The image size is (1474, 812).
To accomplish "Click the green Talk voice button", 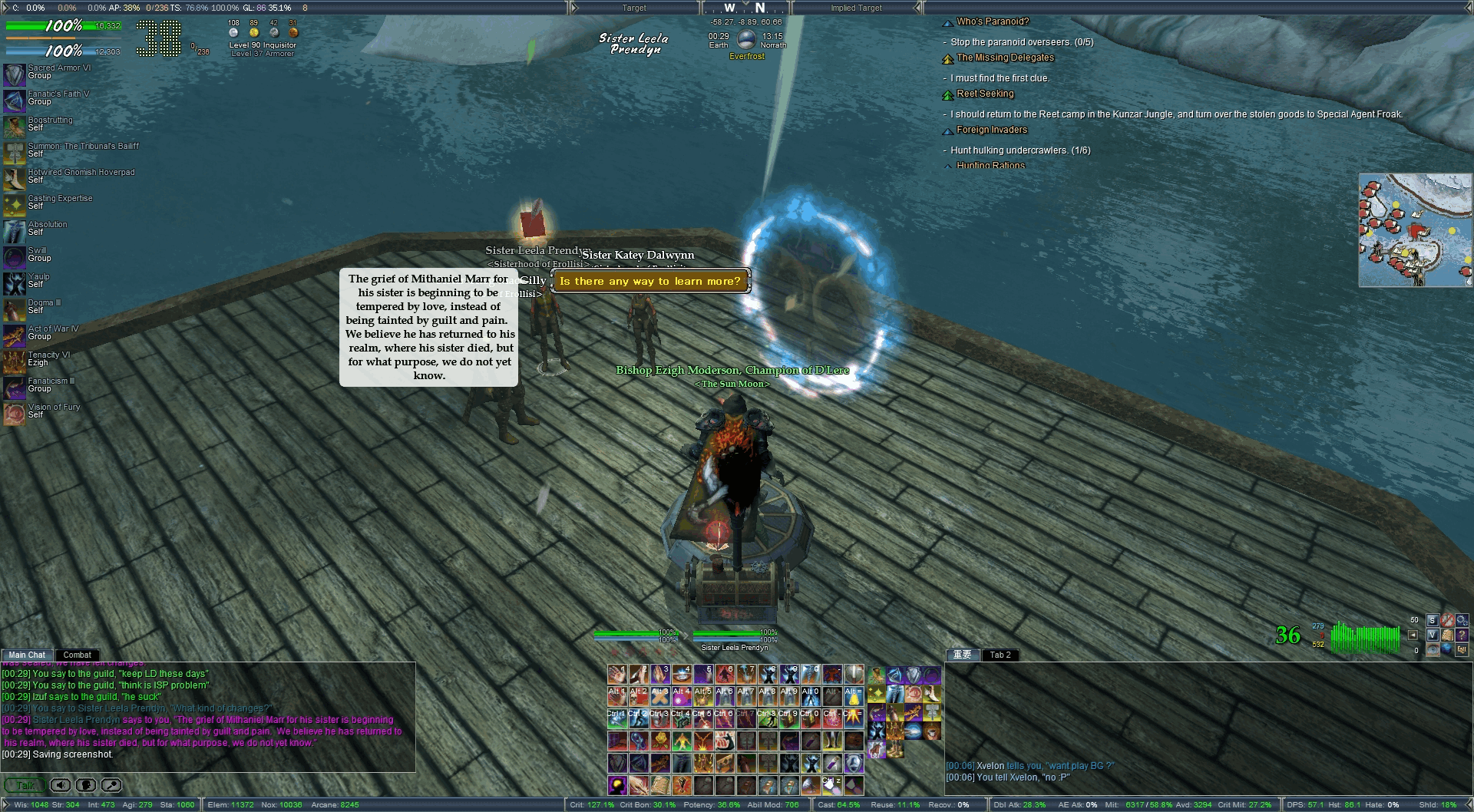I will (x=25, y=785).
